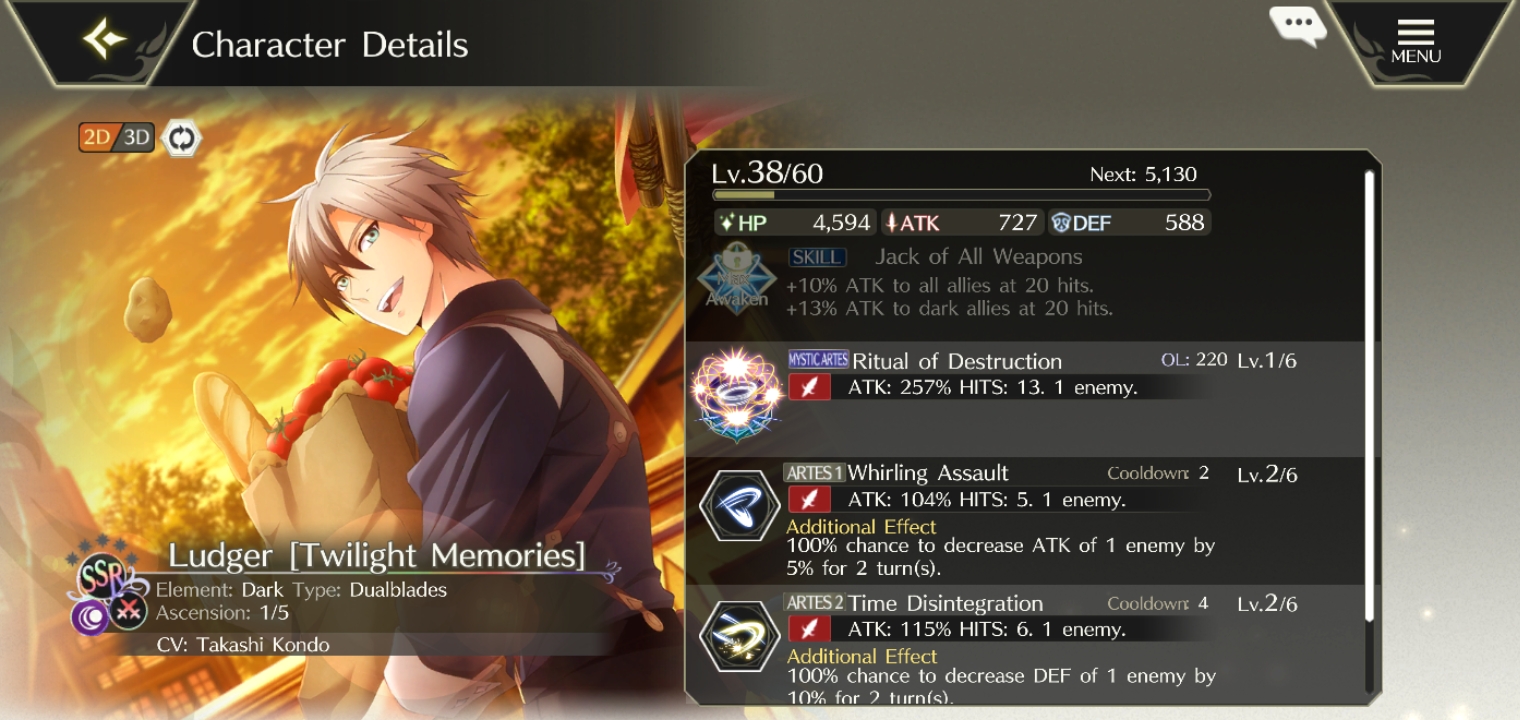View the Jack of All Weapons skill
1520x720 pixels.
(x=980, y=257)
